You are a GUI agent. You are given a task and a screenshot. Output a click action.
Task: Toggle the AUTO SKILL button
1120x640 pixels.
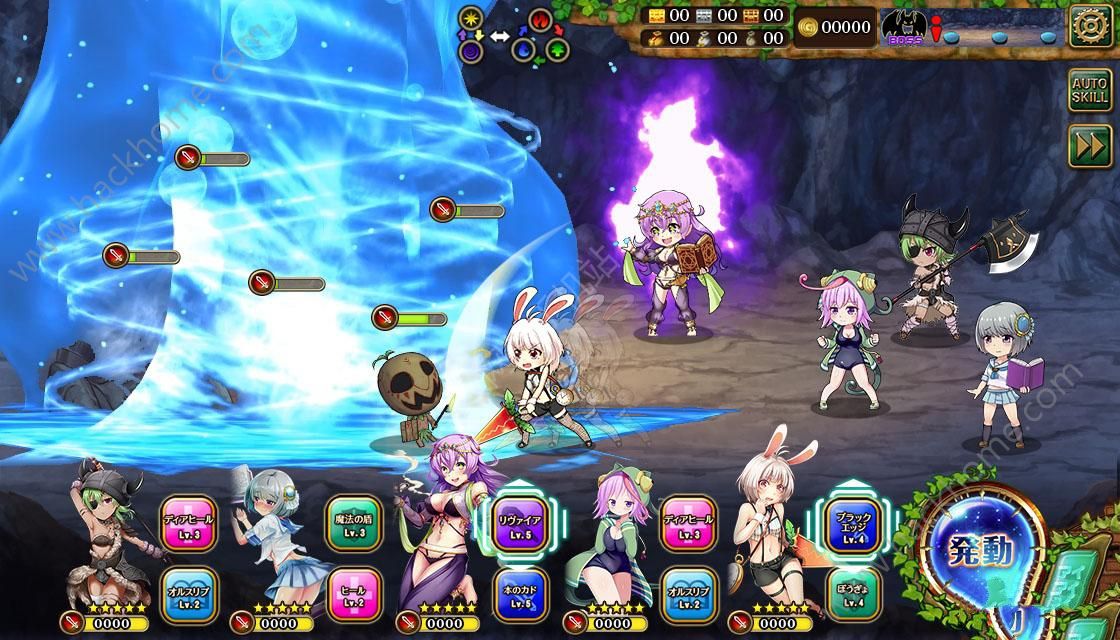1089,91
